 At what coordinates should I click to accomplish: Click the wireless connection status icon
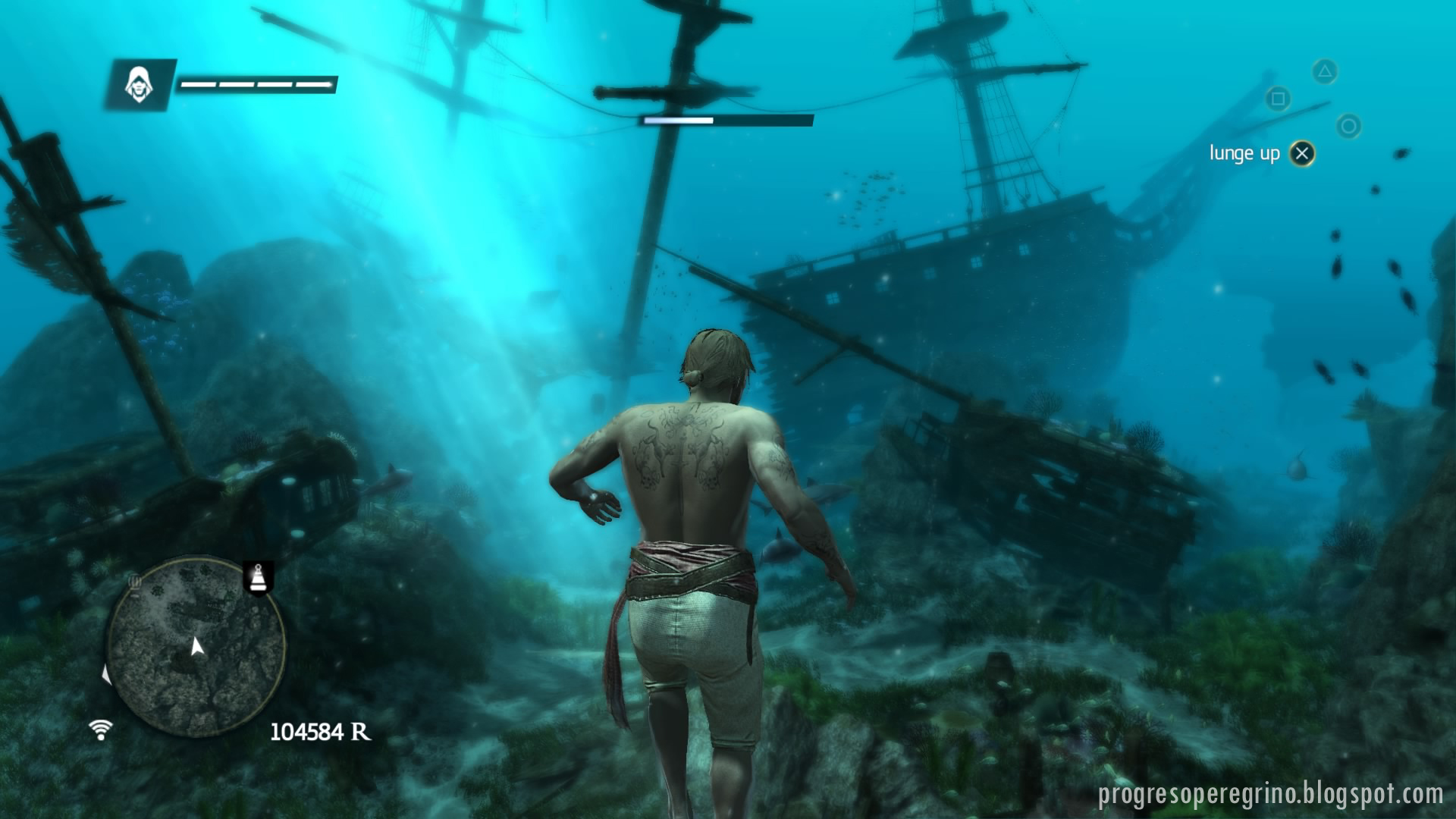100,730
